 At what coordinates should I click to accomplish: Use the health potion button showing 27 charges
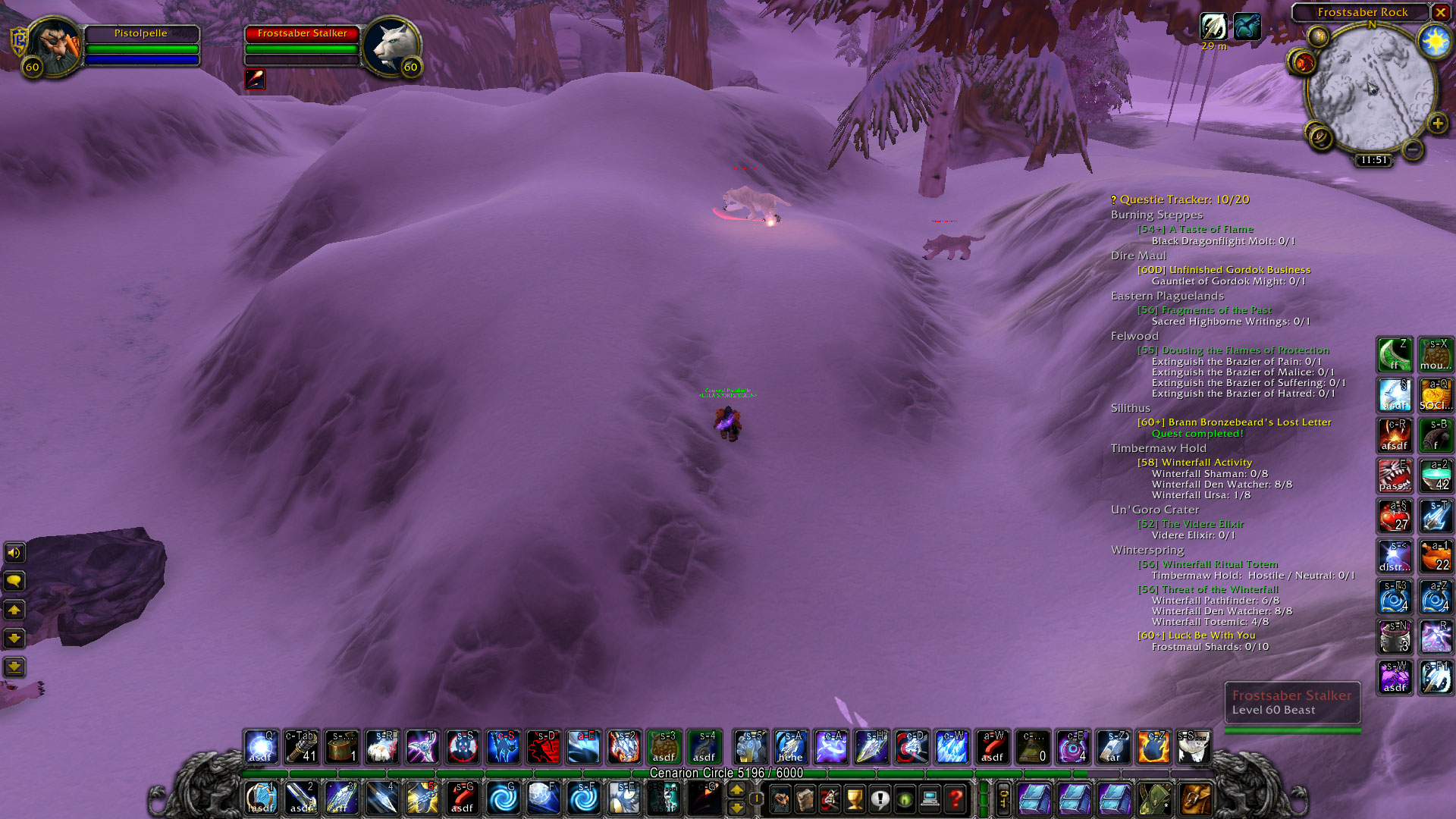(1395, 516)
